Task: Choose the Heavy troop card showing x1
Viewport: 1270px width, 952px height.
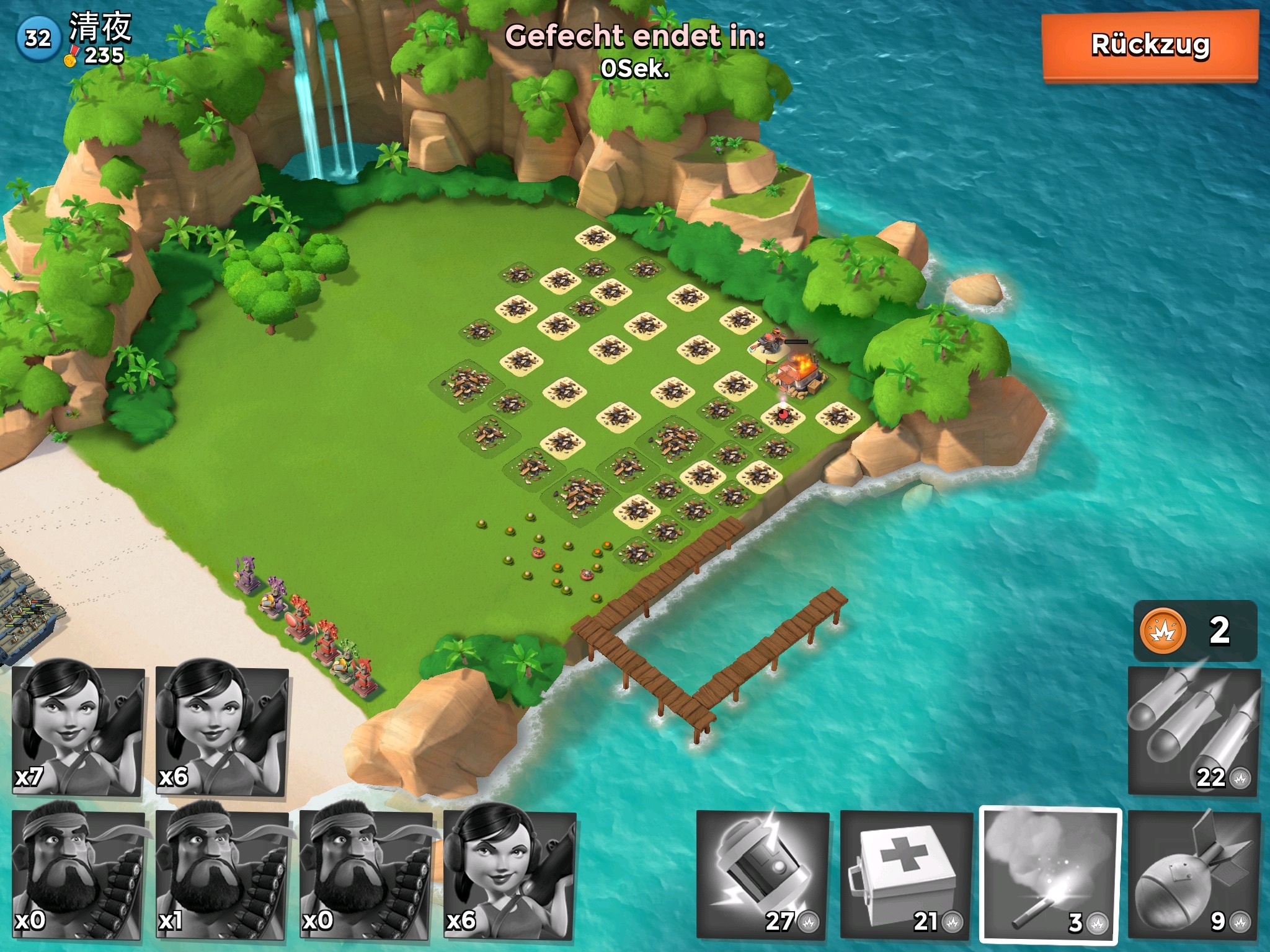Action: coord(222,875)
